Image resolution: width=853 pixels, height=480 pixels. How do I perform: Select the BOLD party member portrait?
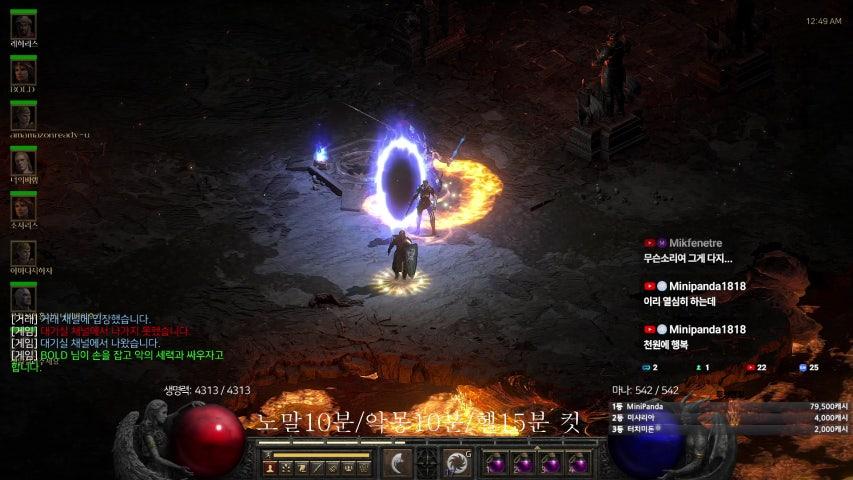coord(23,71)
